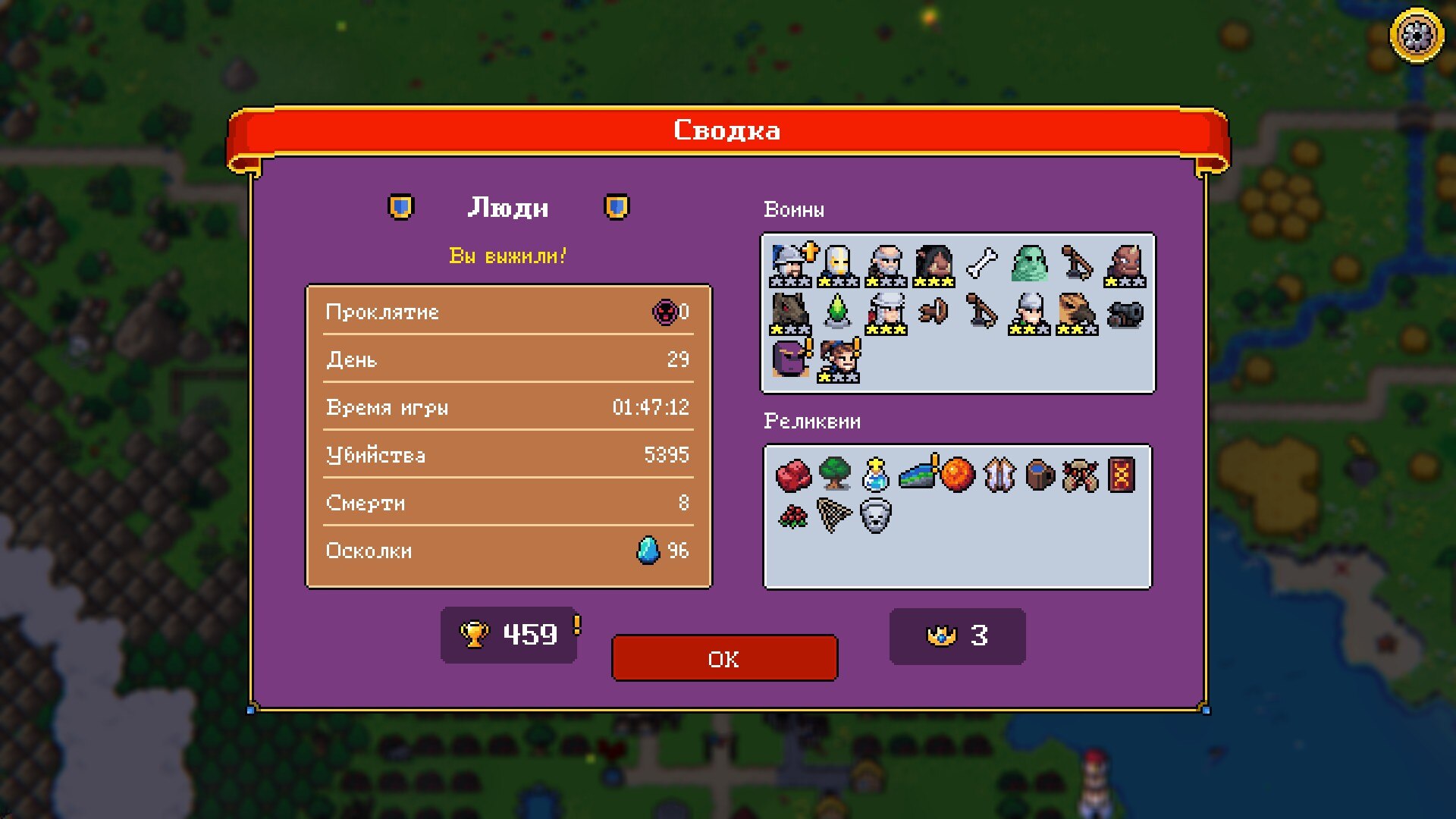Click the trophy score 459 badge
Viewport: 1456px width, 819px height.
[509, 635]
